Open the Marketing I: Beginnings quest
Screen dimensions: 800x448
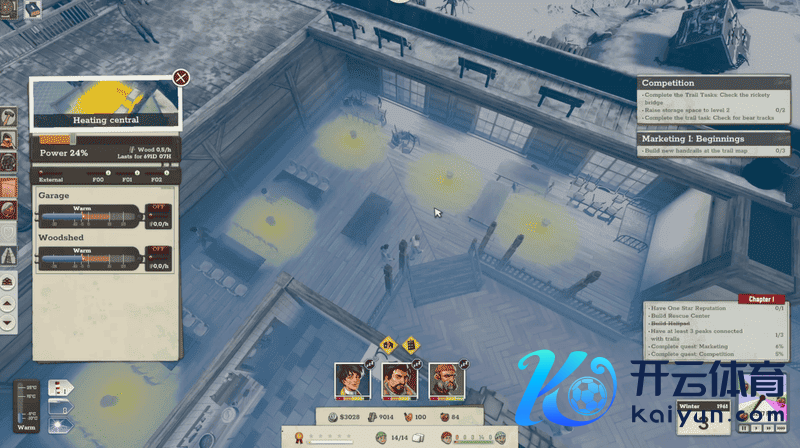click(692, 139)
